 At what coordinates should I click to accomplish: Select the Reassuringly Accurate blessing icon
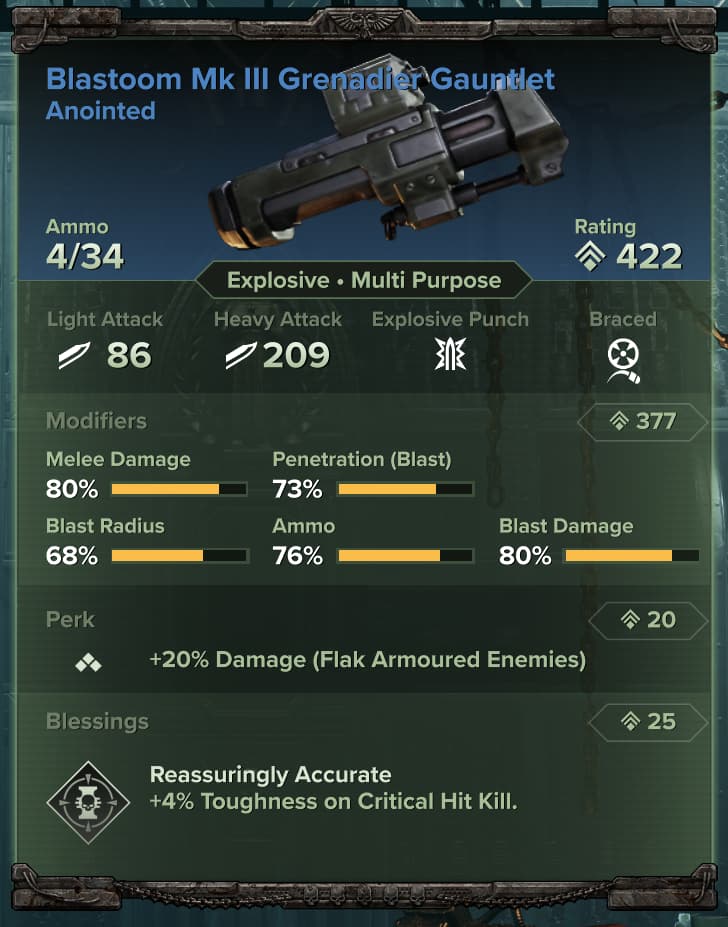click(x=88, y=801)
